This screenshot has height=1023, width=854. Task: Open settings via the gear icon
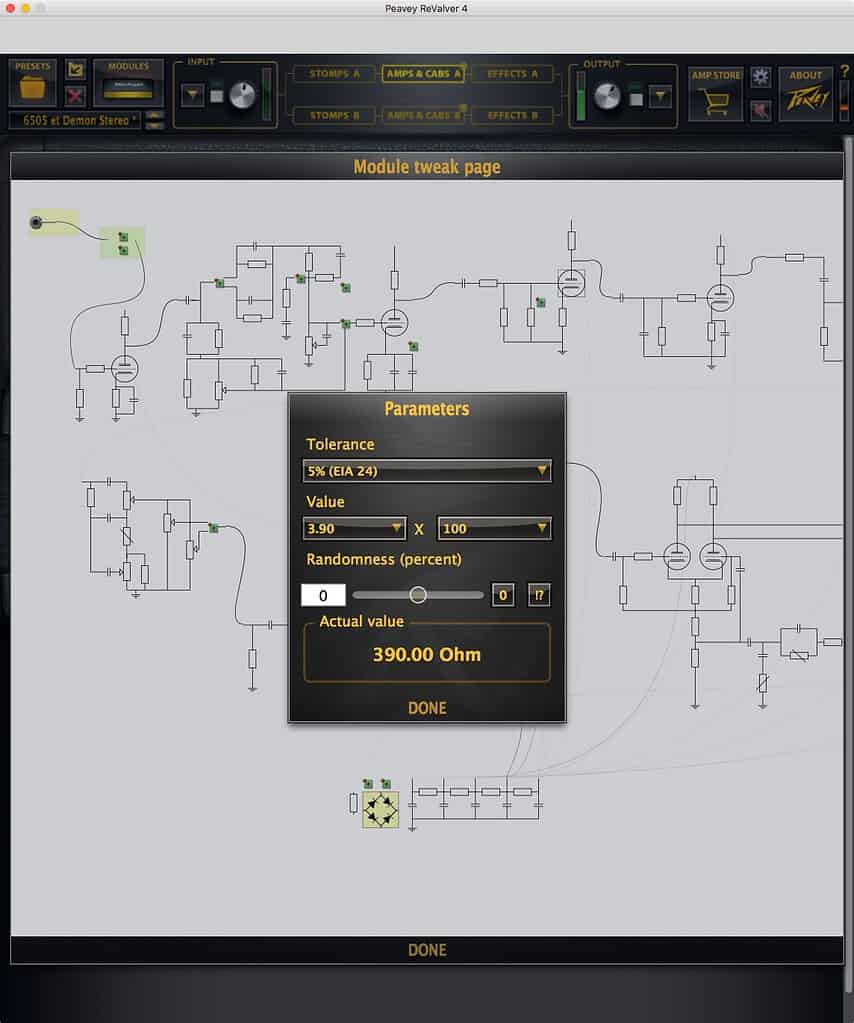[x=761, y=76]
